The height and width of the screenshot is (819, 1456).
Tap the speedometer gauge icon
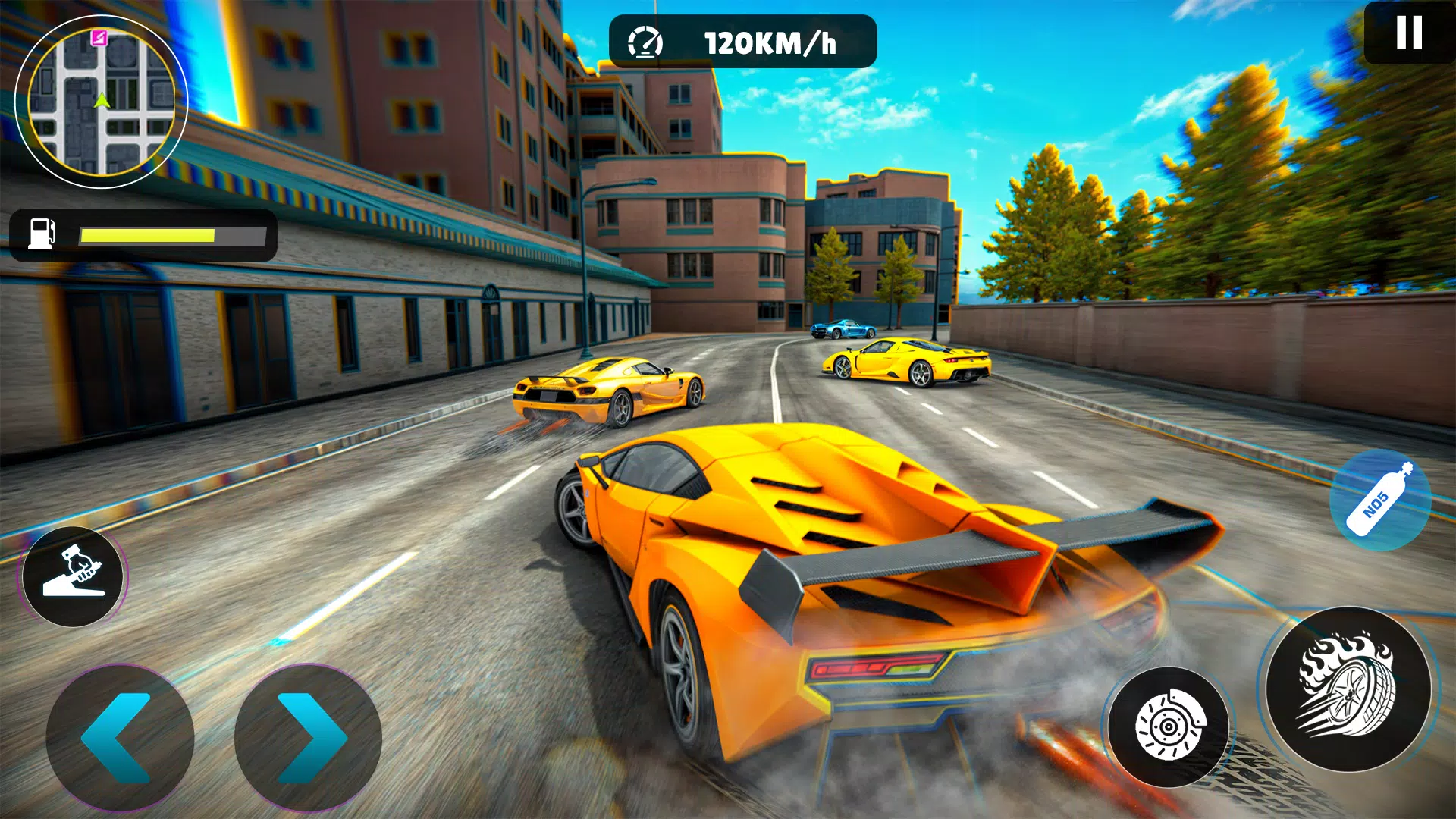tap(645, 42)
